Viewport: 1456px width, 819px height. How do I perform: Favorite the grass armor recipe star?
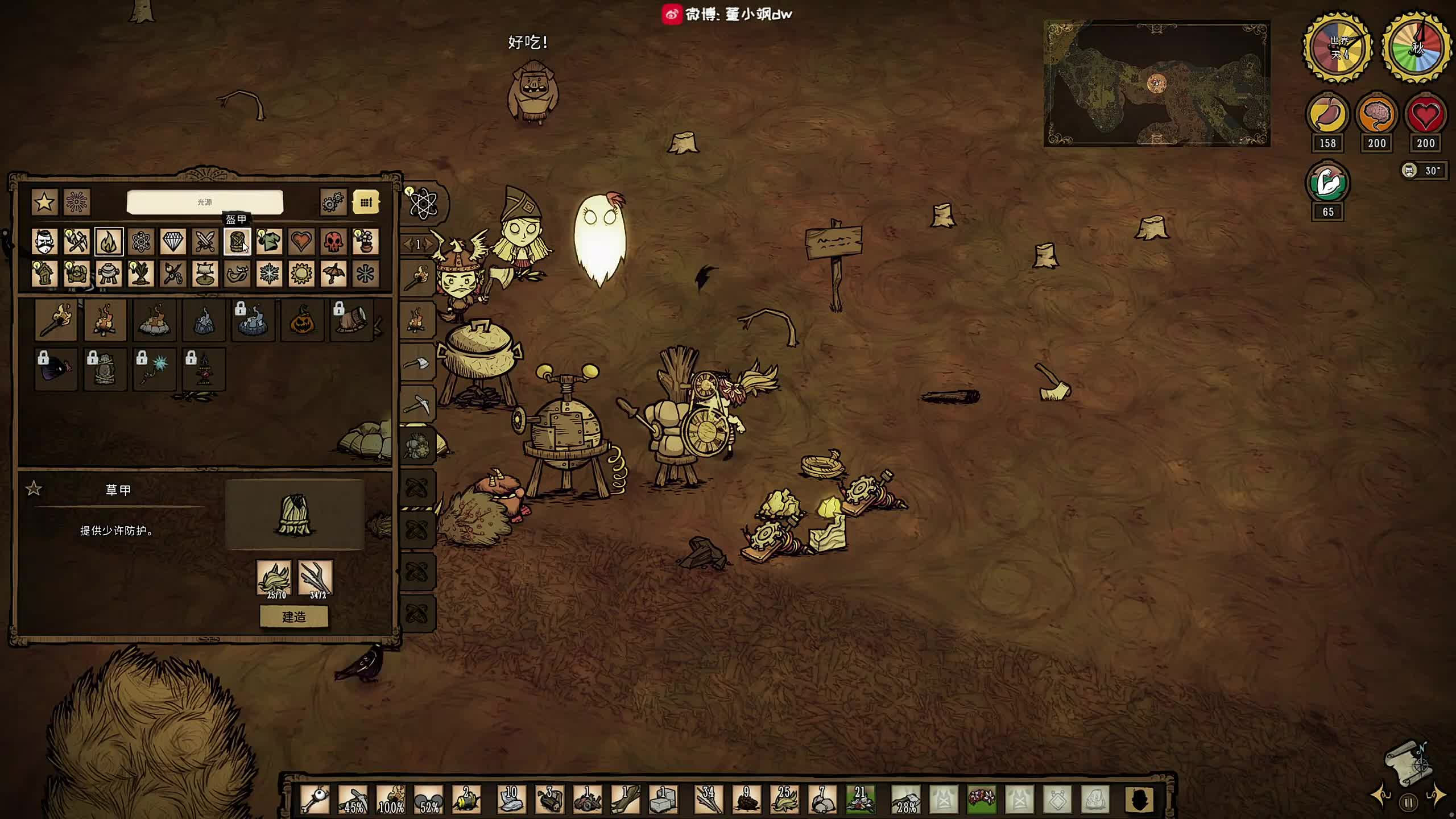34,489
